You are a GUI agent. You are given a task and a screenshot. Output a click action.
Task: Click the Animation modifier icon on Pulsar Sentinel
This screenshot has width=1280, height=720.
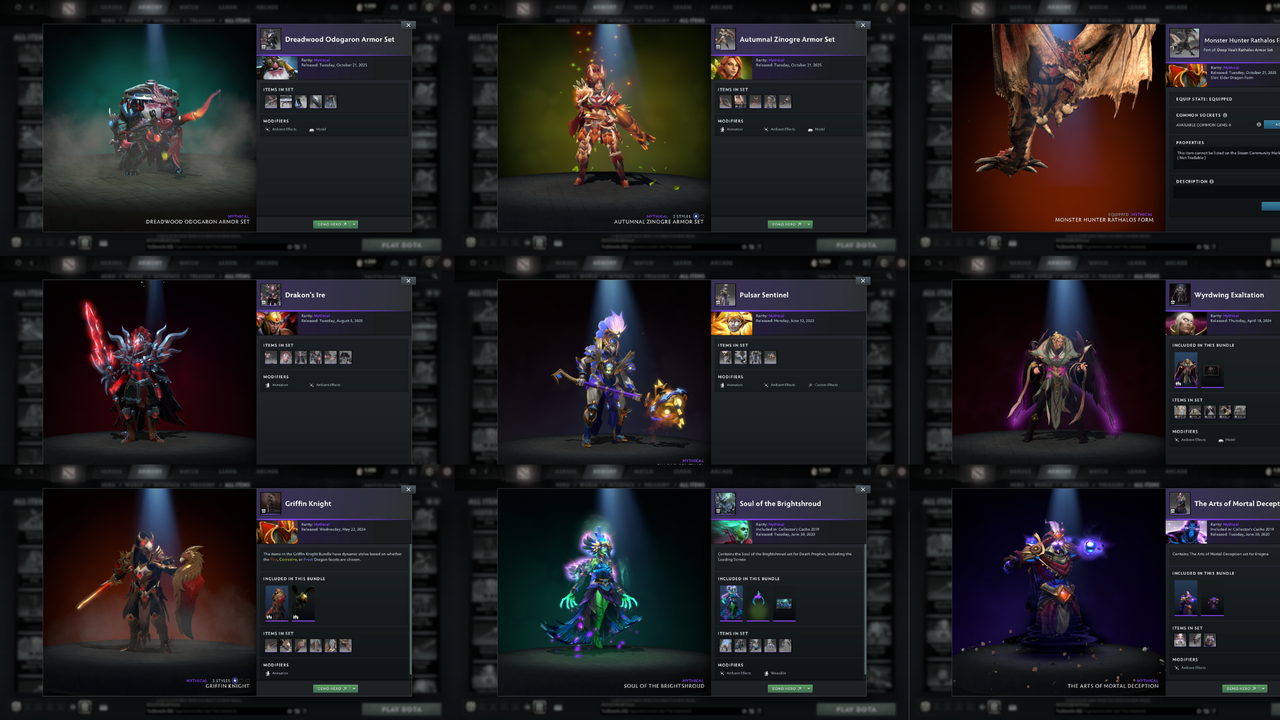(722, 385)
